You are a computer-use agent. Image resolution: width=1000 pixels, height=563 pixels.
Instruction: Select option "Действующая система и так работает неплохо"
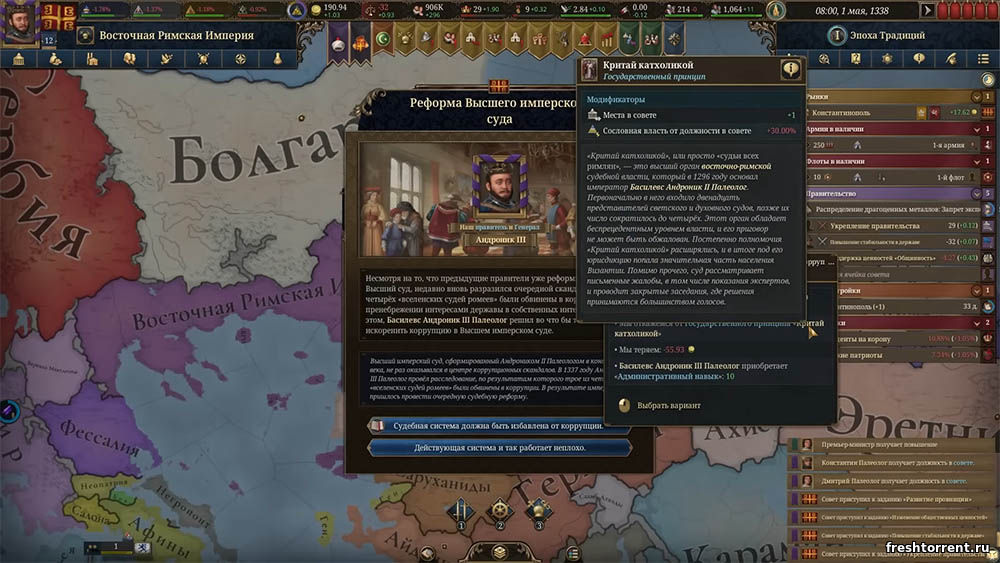point(500,447)
